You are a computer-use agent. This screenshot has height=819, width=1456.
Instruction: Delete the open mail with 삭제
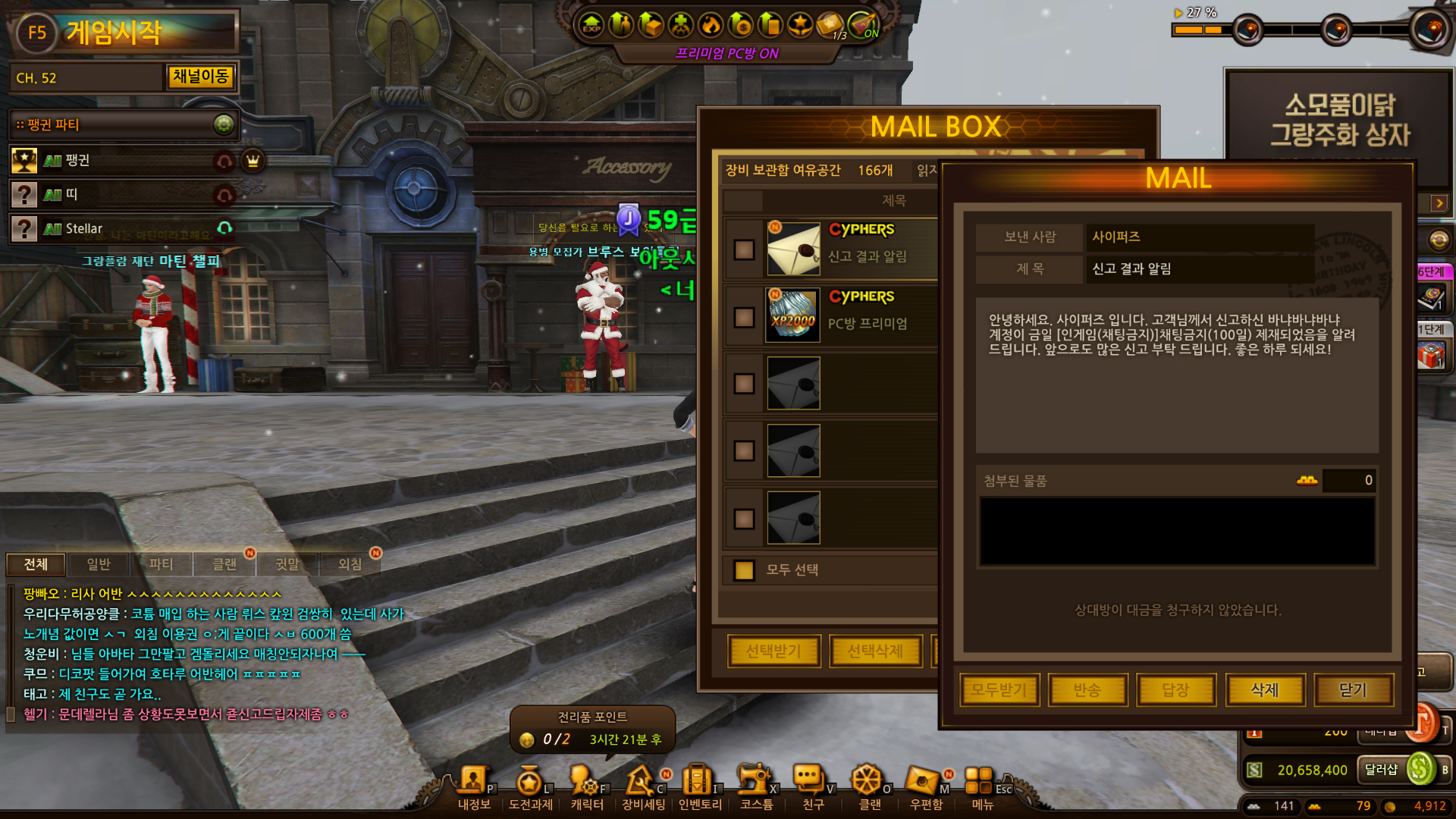click(1264, 690)
